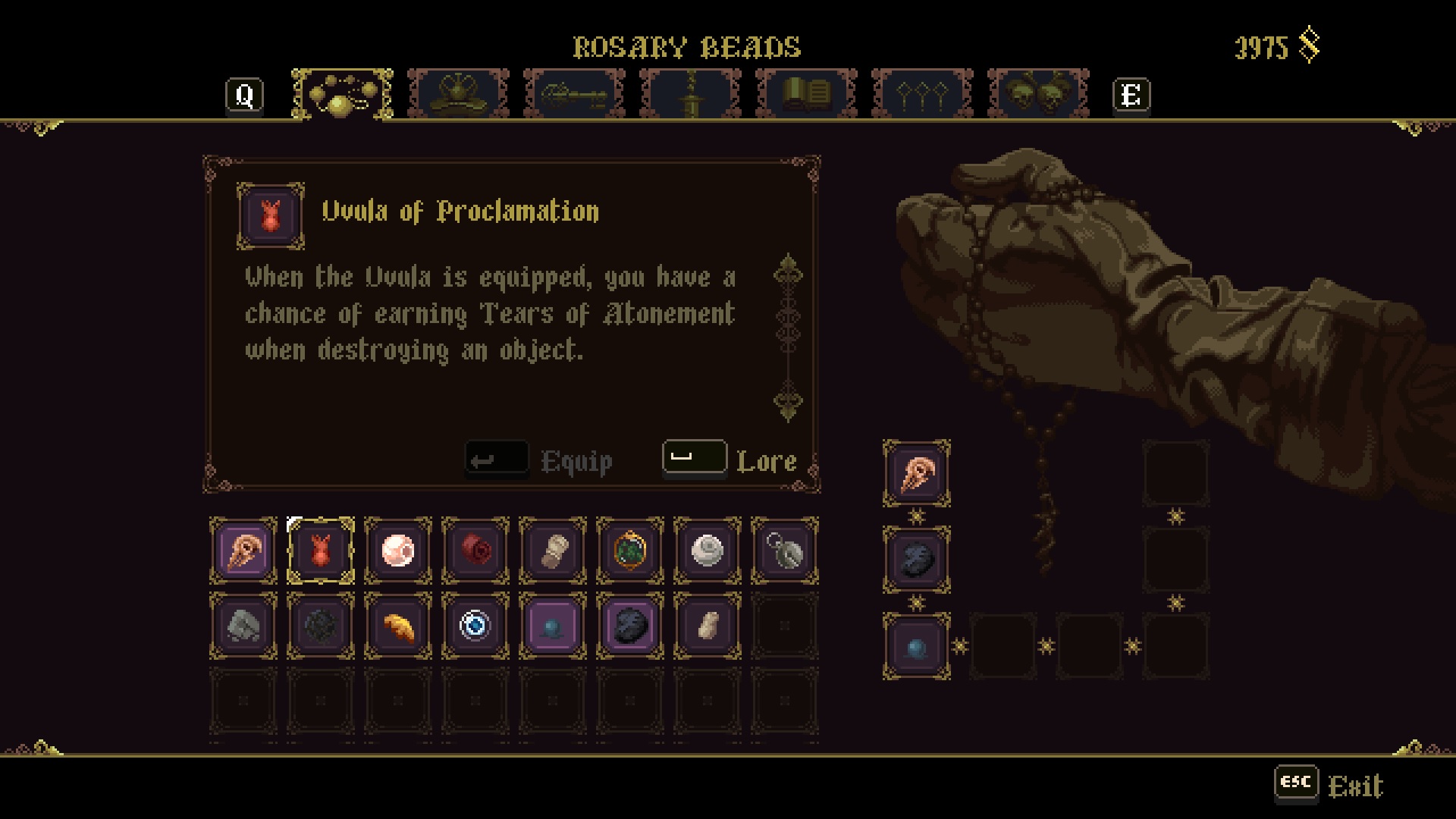Select the bird skull rosary bead
This screenshot has height=819, width=1456.
tap(243, 550)
